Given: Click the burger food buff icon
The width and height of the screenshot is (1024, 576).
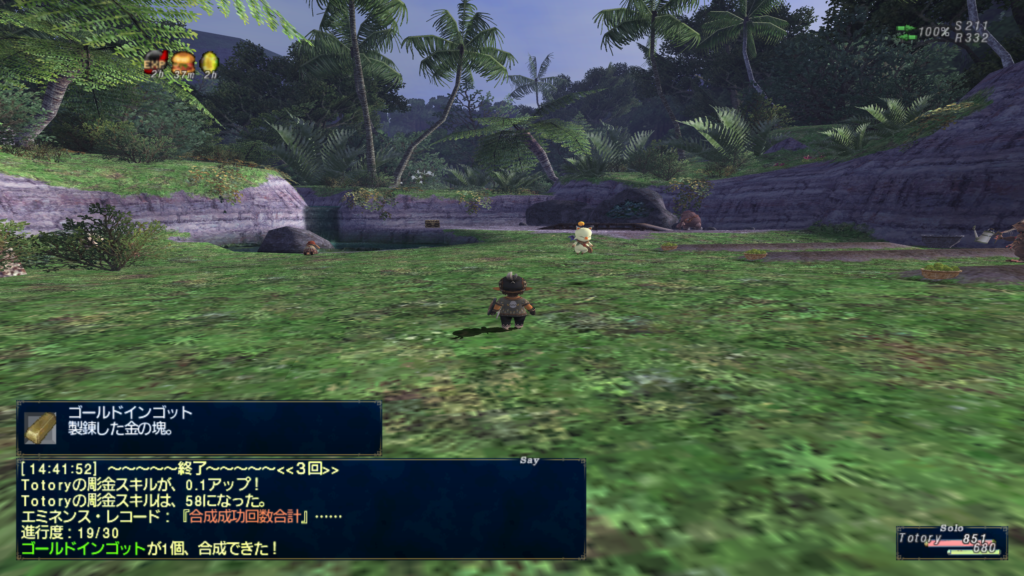Looking at the screenshot, I should [x=182, y=61].
